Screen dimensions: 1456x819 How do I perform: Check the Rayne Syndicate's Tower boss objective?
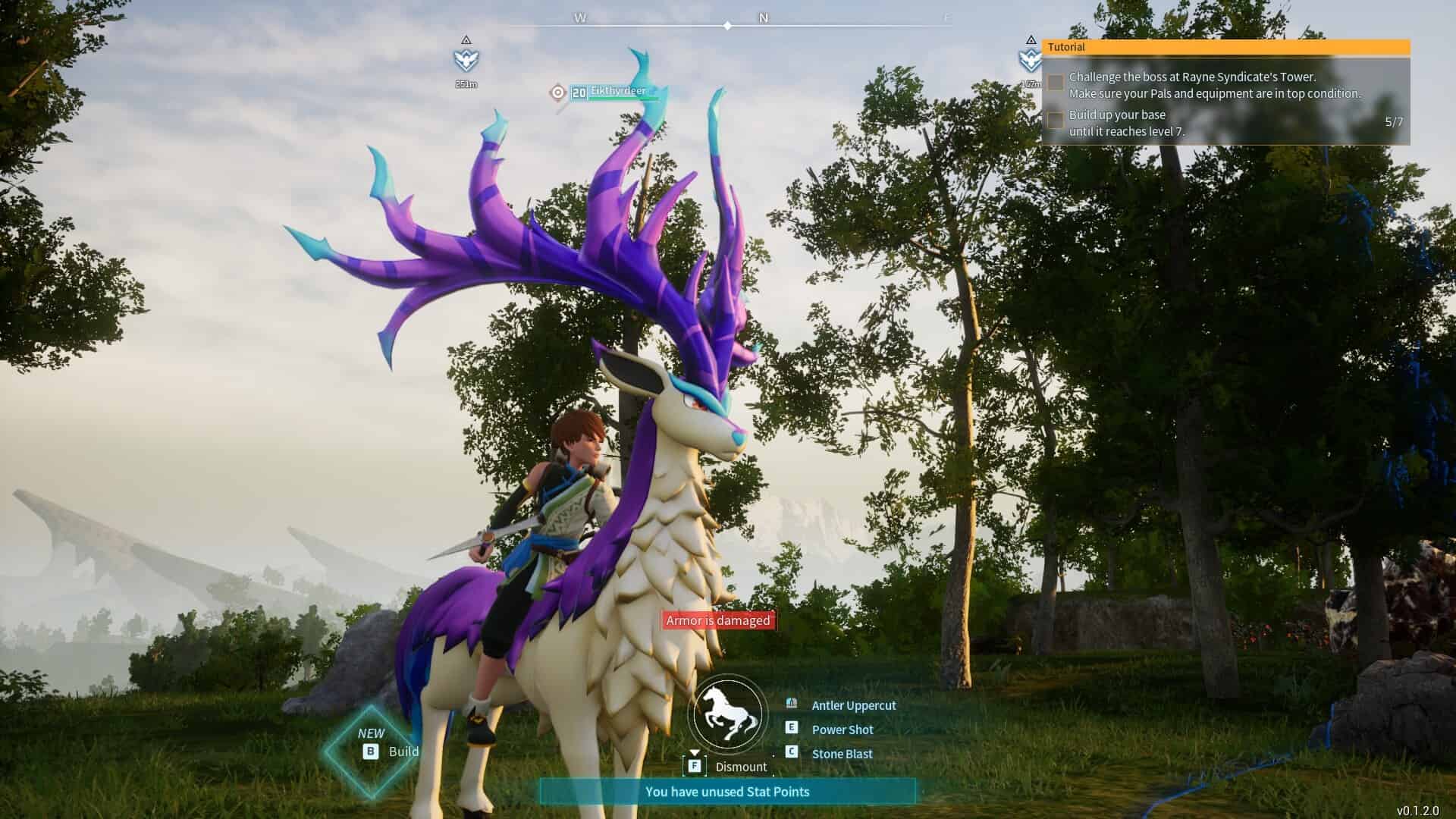point(1055,82)
